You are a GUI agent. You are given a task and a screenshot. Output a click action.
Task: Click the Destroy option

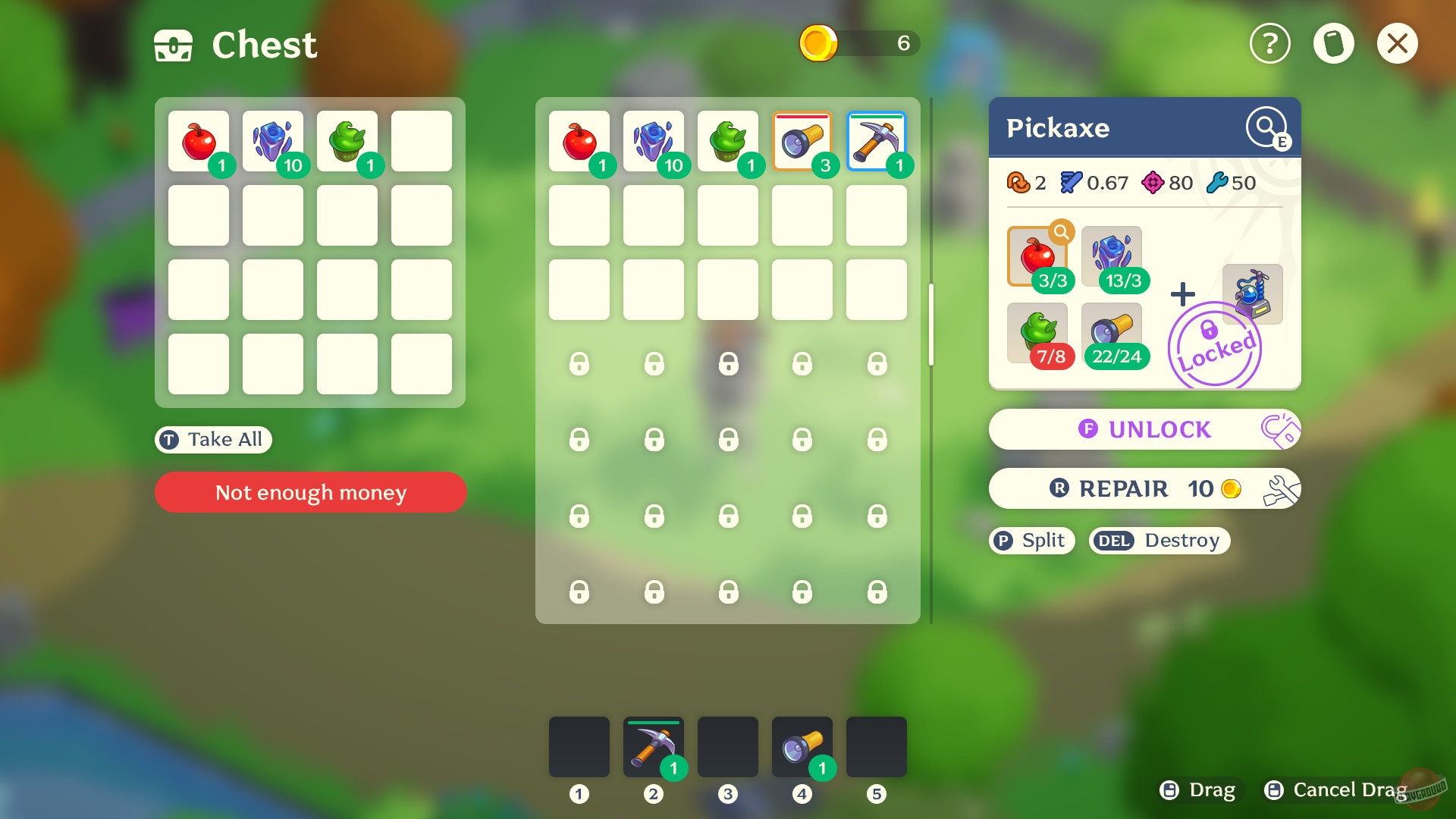(x=1158, y=540)
